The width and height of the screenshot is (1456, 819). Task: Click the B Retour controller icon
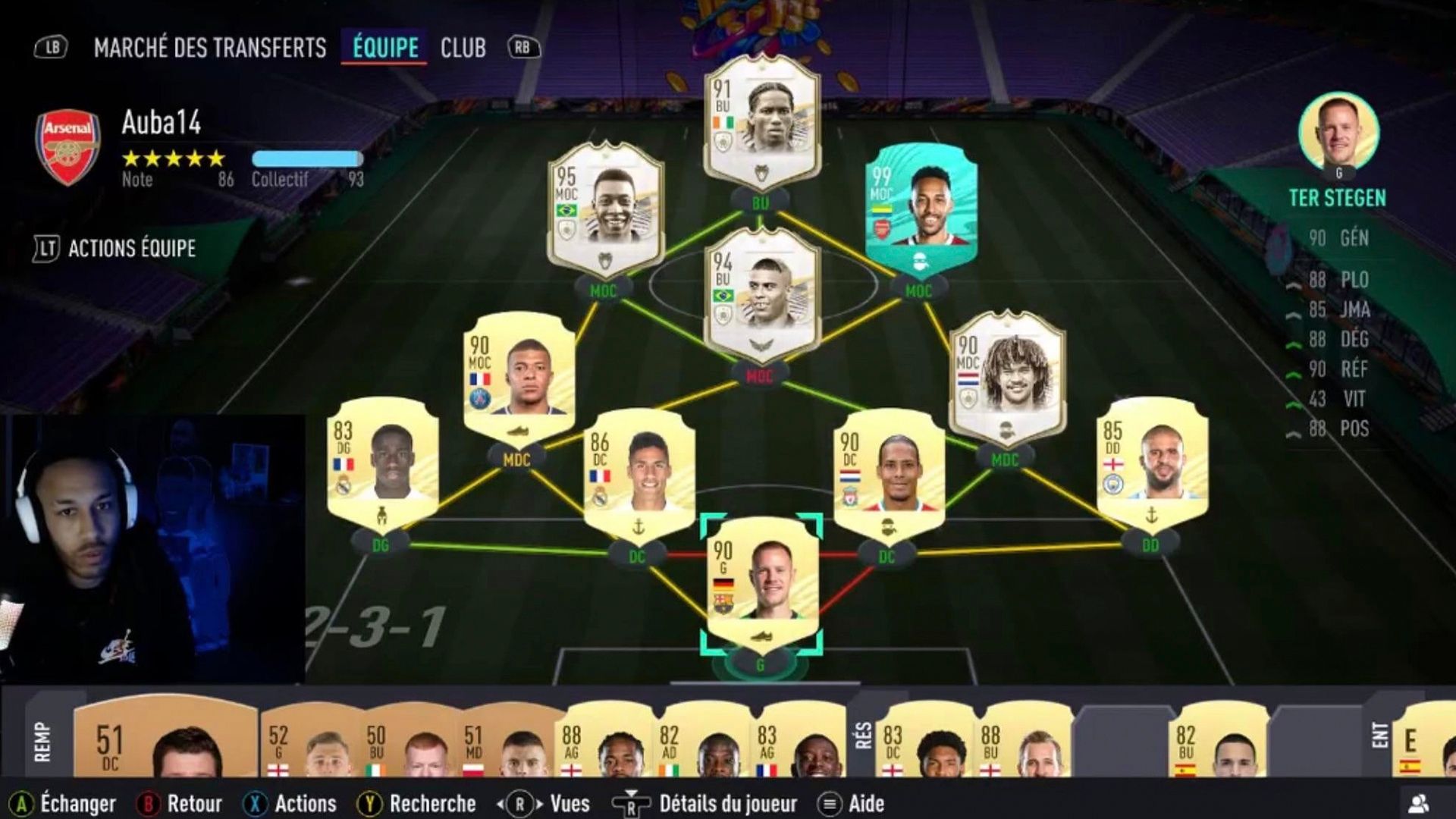tap(149, 802)
